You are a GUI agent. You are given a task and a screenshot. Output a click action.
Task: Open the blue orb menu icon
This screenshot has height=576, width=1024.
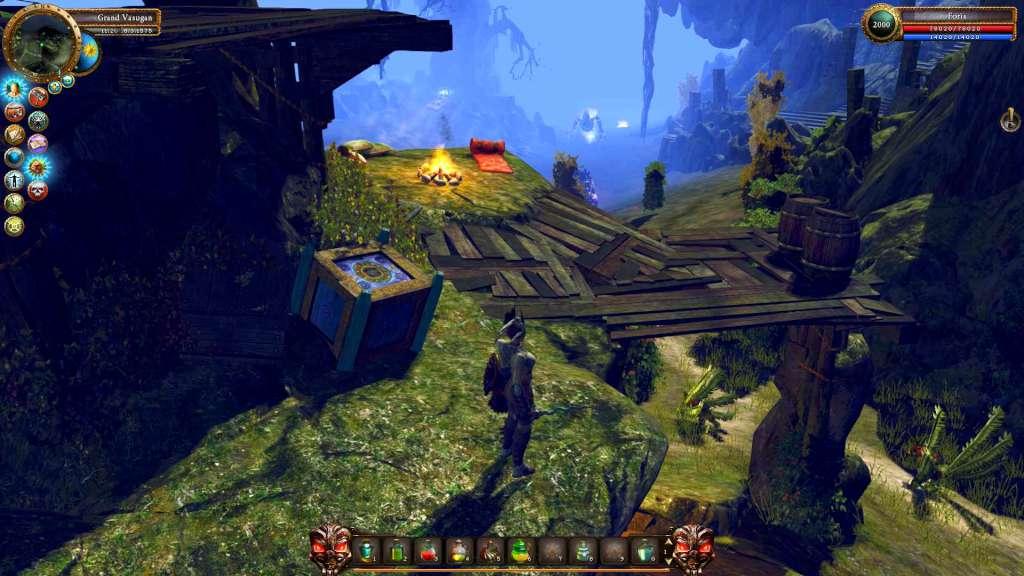(14, 157)
